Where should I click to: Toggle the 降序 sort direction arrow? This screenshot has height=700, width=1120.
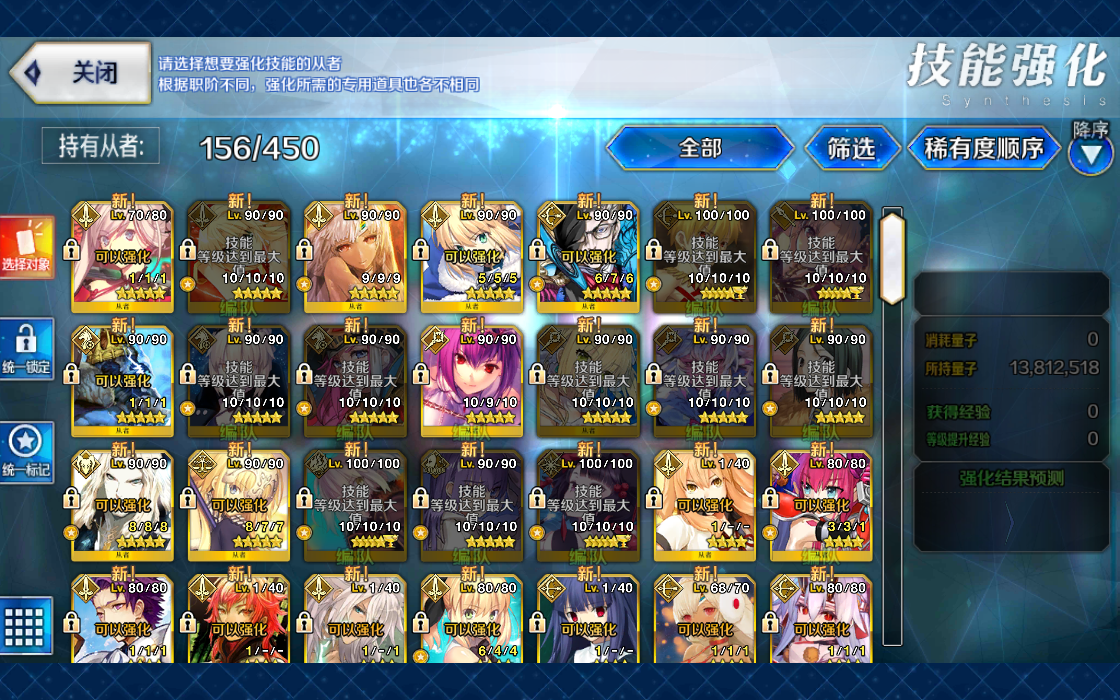(1090, 153)
